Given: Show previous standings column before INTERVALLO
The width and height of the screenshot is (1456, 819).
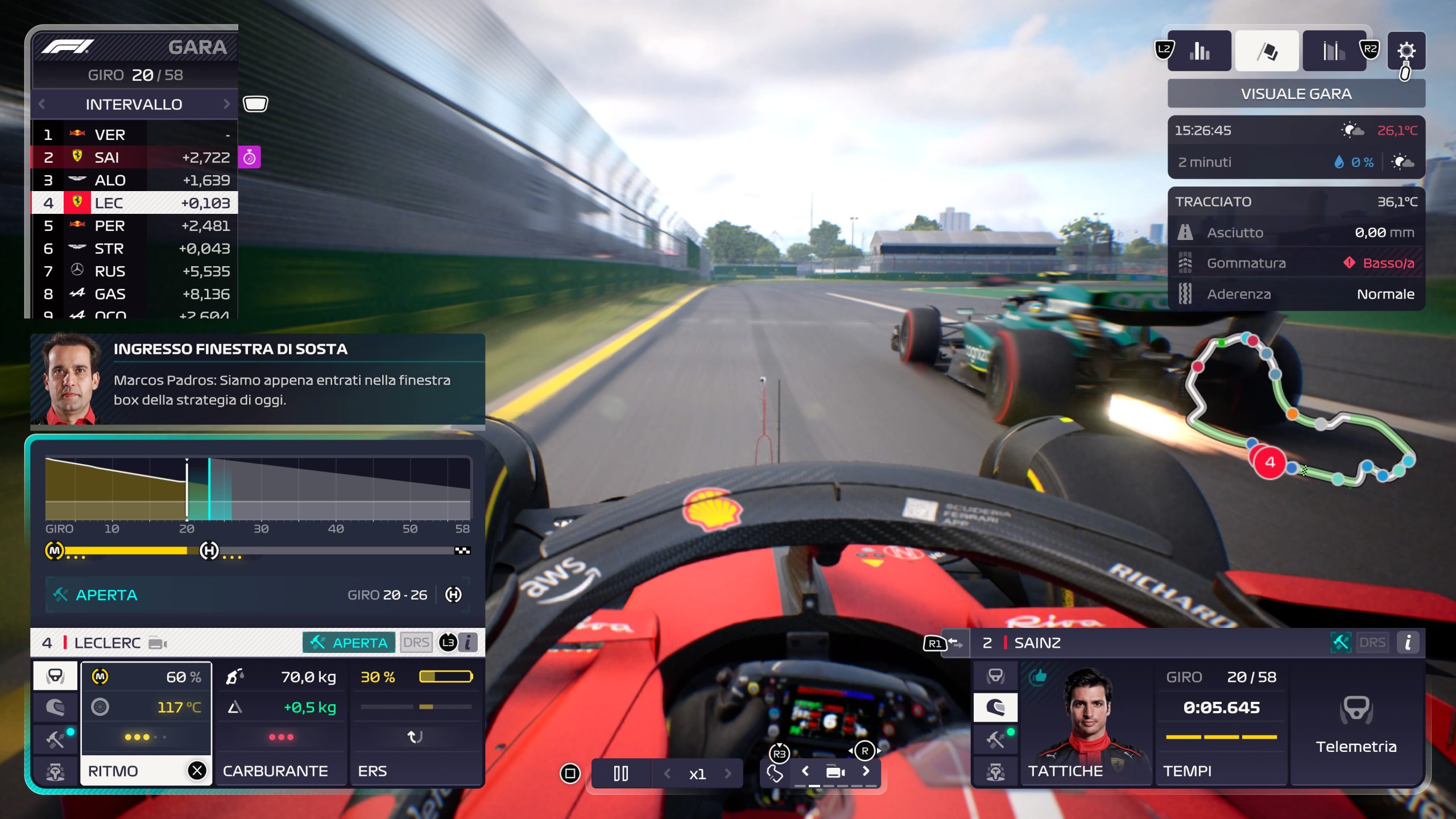Looking at the screenshot, I should tap(42, 104).
